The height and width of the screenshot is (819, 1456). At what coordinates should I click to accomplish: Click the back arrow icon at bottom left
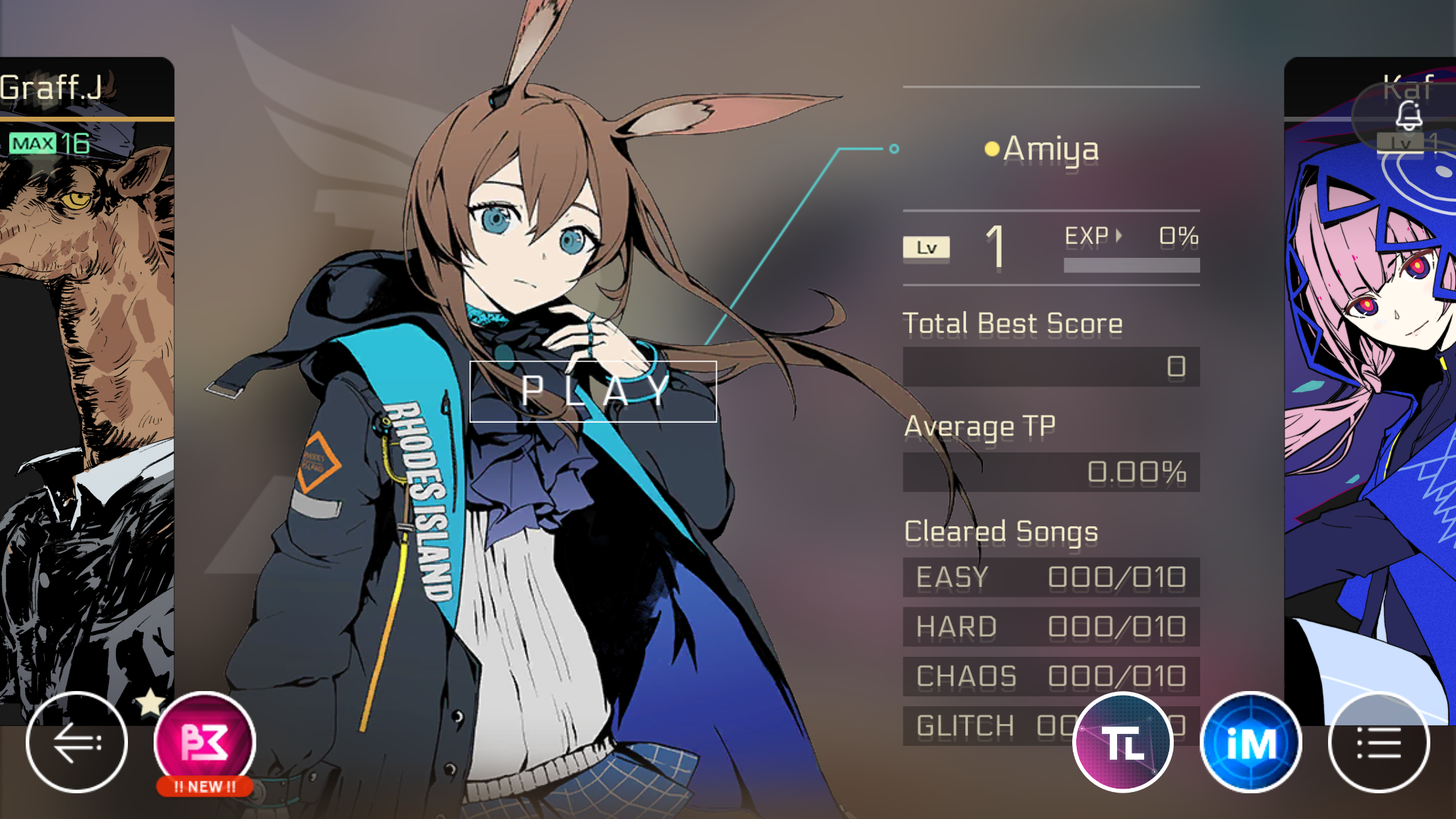77,741
